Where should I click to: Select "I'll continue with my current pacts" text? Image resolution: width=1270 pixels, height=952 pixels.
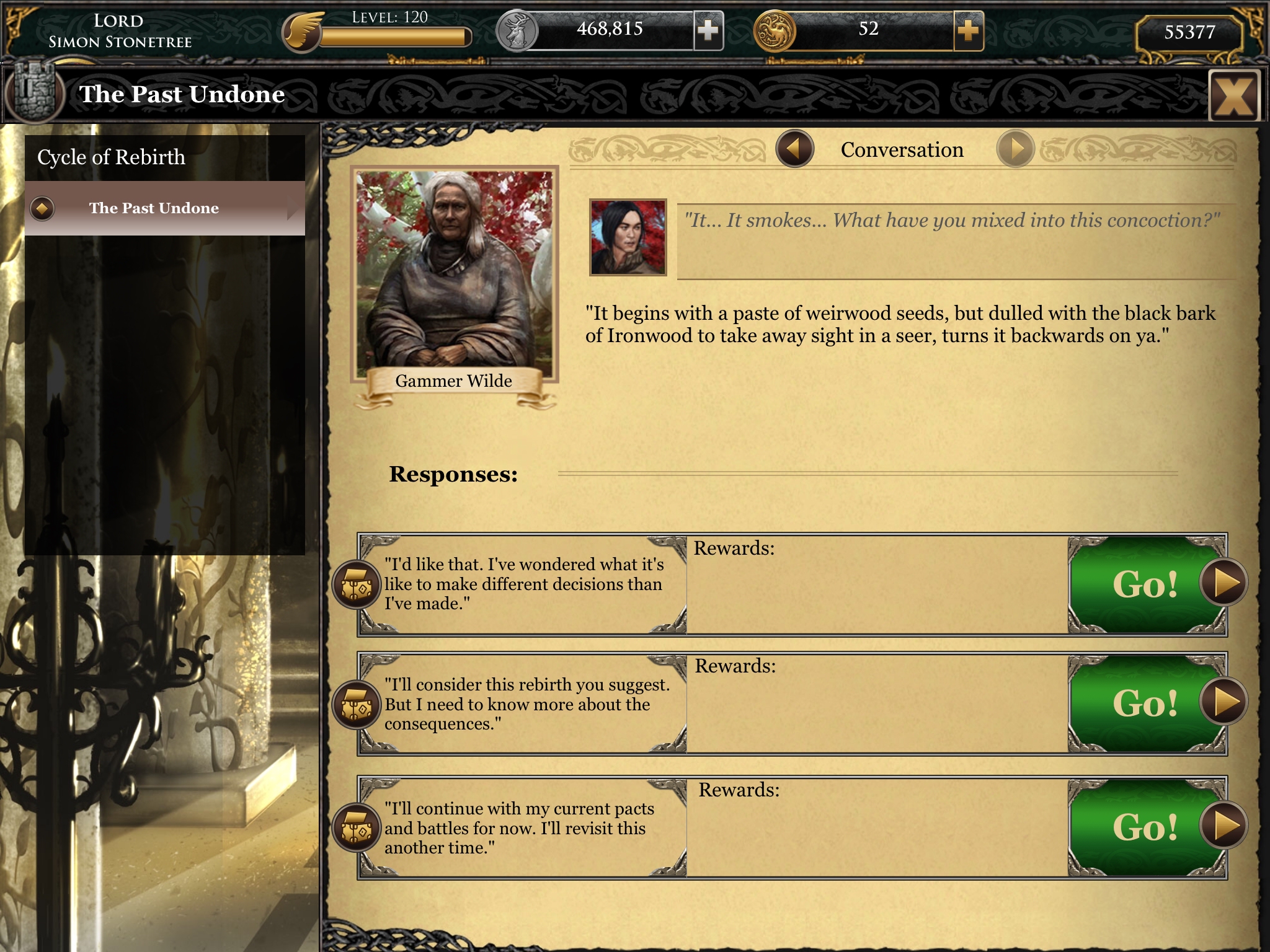pos(520,828)
